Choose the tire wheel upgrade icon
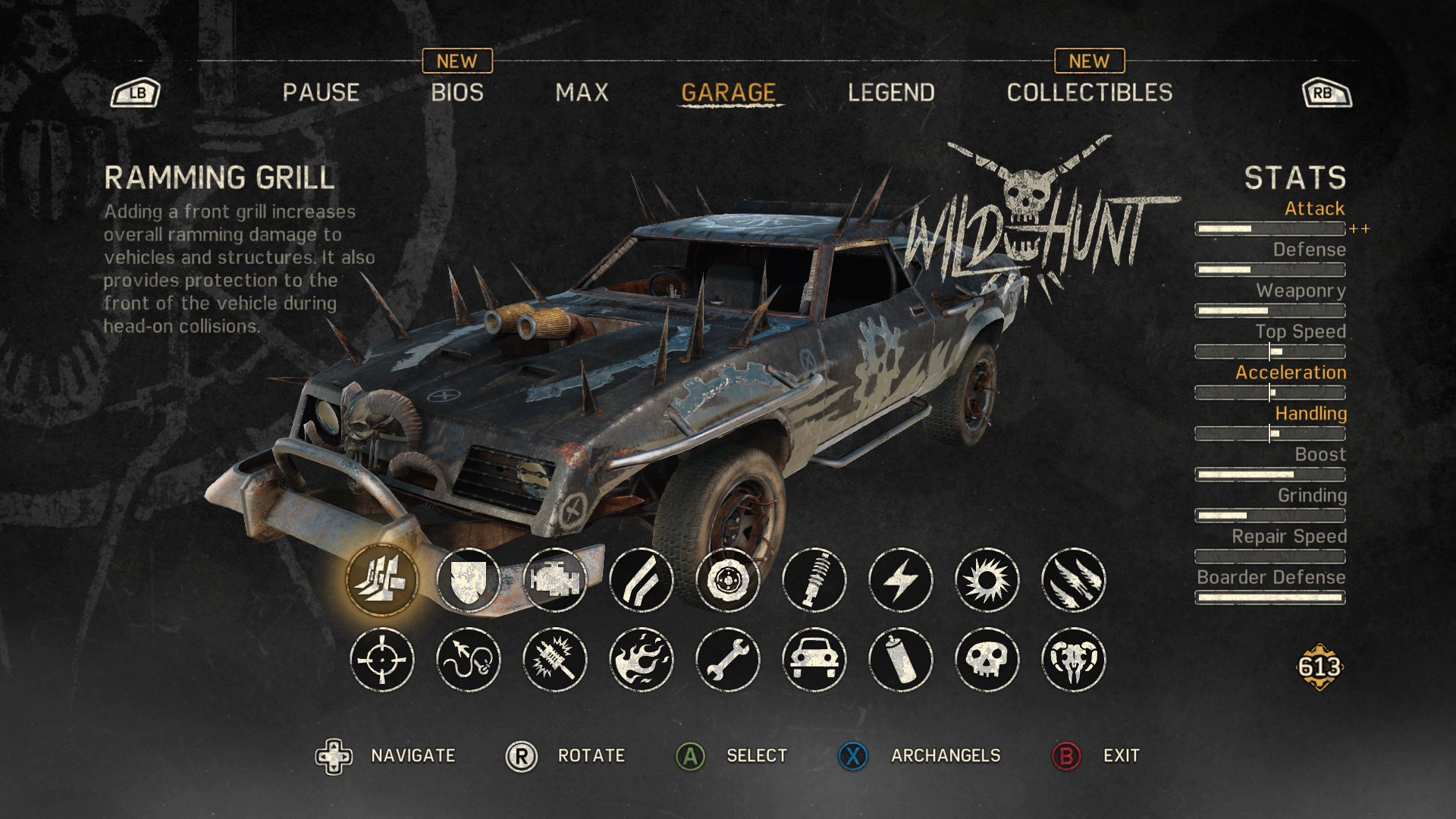 pos(728,580)
